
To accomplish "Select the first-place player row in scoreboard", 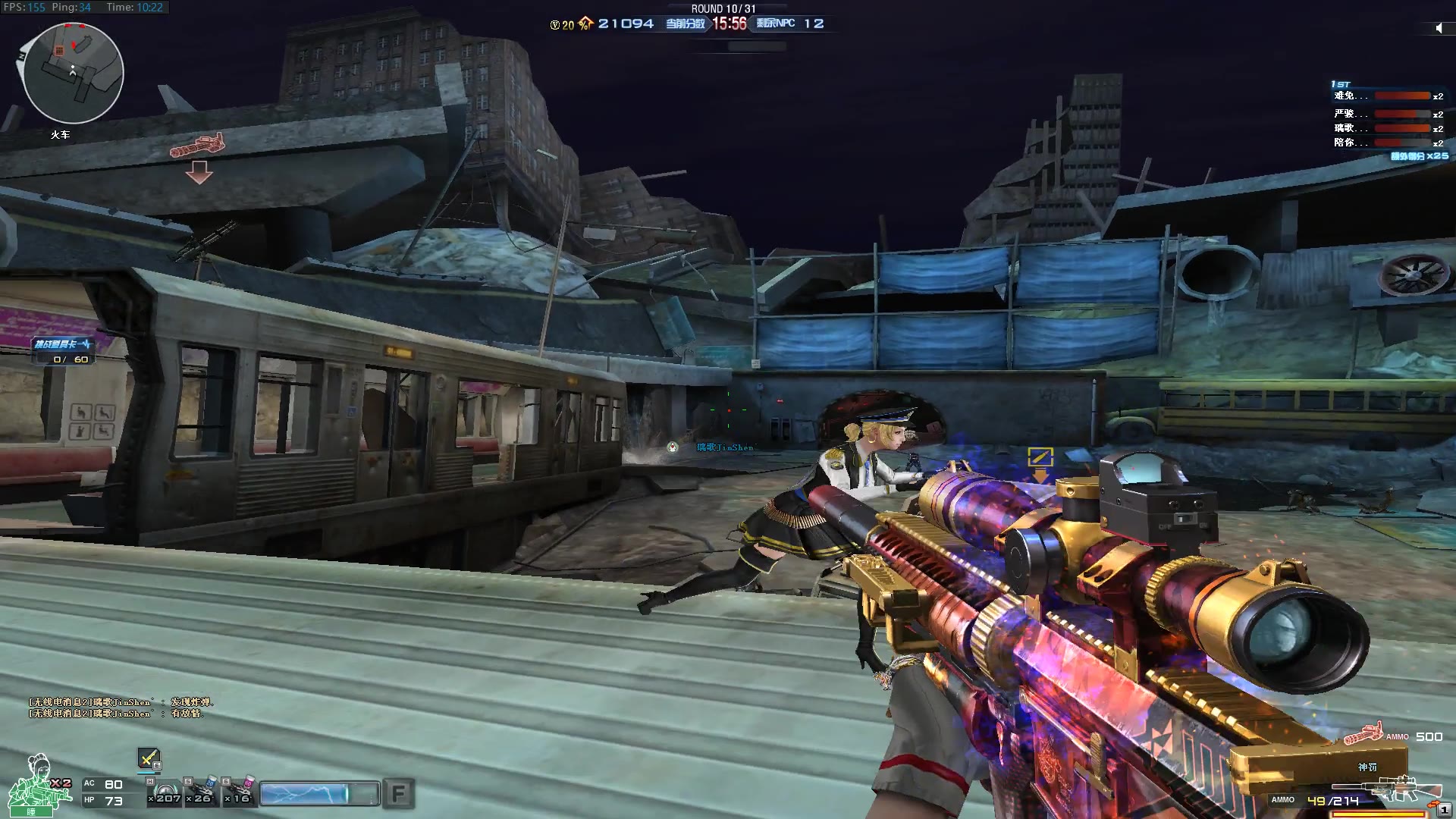I will pos(1388,96).
